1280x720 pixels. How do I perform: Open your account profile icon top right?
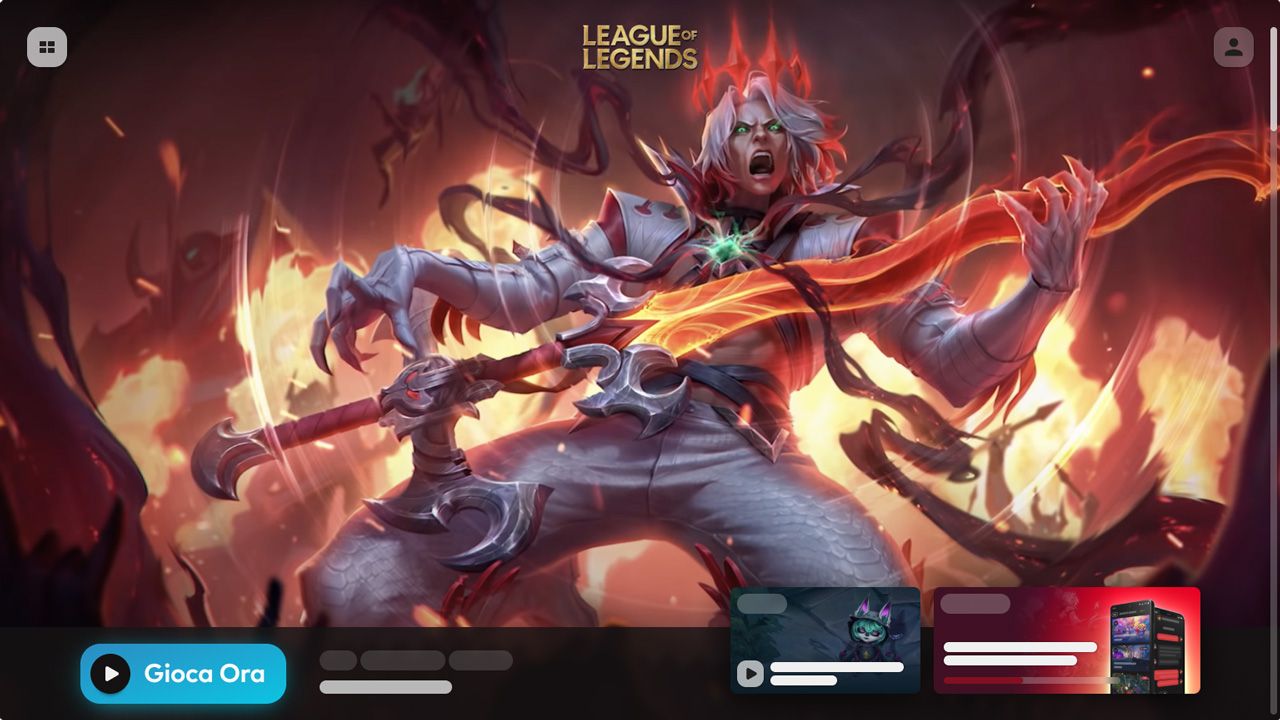pyautogui.click(x=1232, y=47)
